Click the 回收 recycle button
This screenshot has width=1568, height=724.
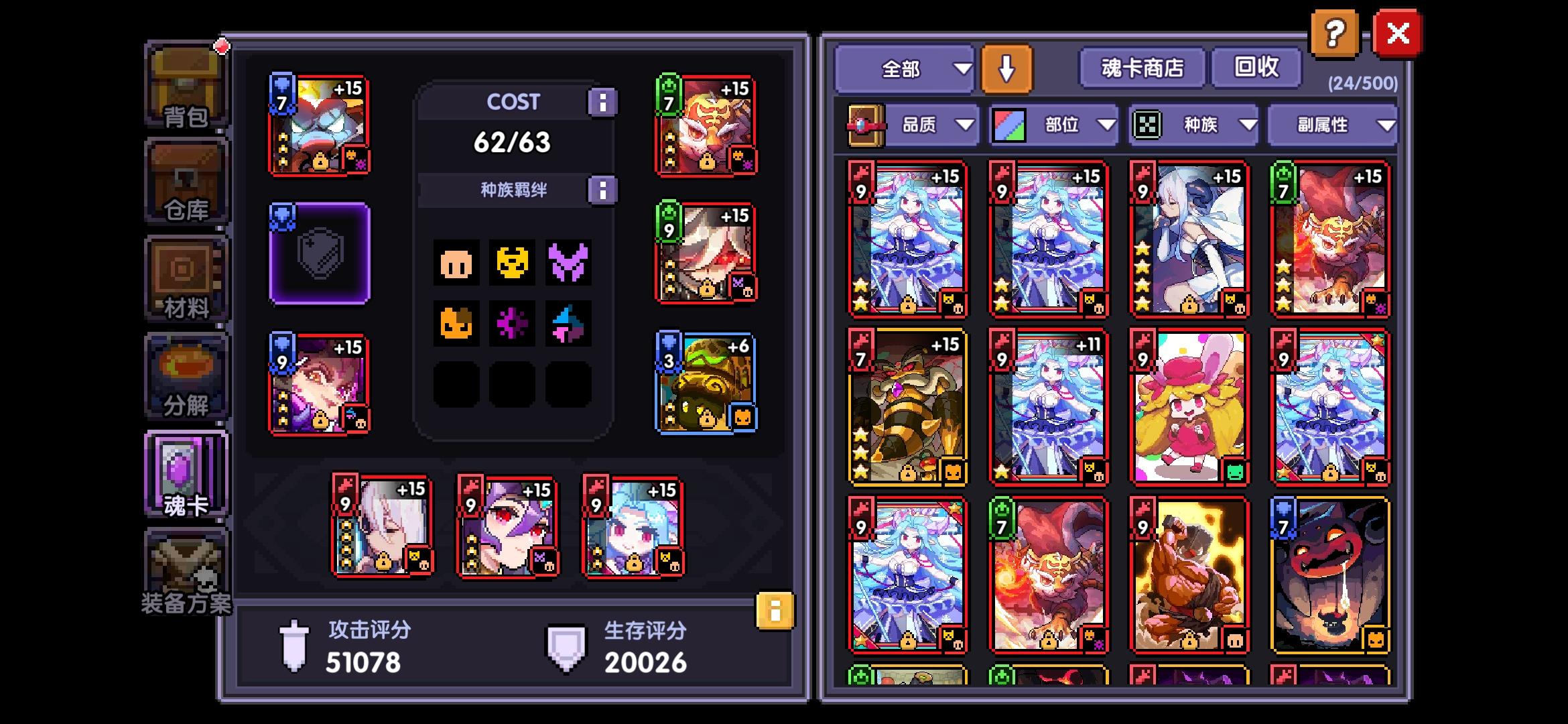coord(1256,67)
